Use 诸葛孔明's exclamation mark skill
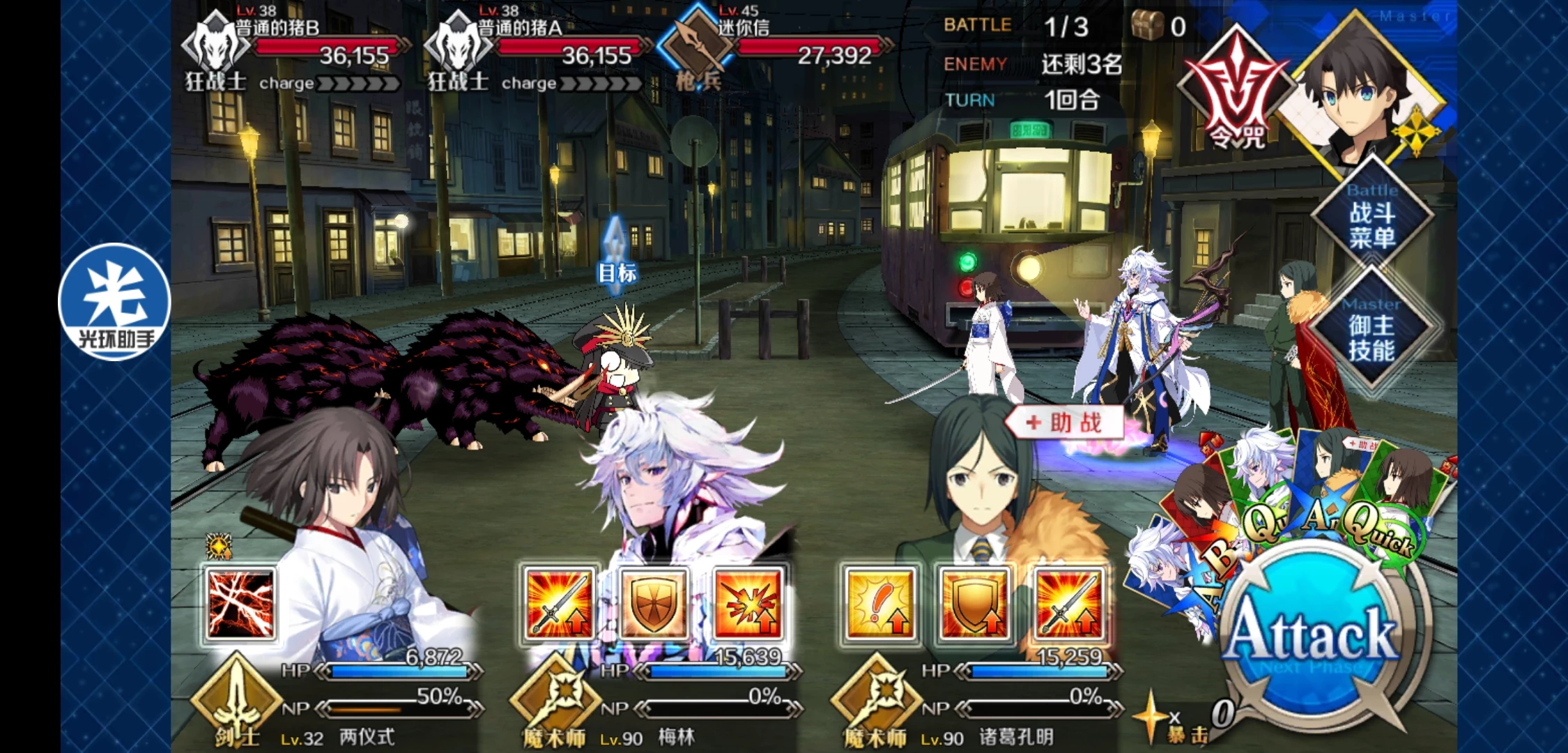This screenshot has width=1568, height=753. click(x=879, y=604)
